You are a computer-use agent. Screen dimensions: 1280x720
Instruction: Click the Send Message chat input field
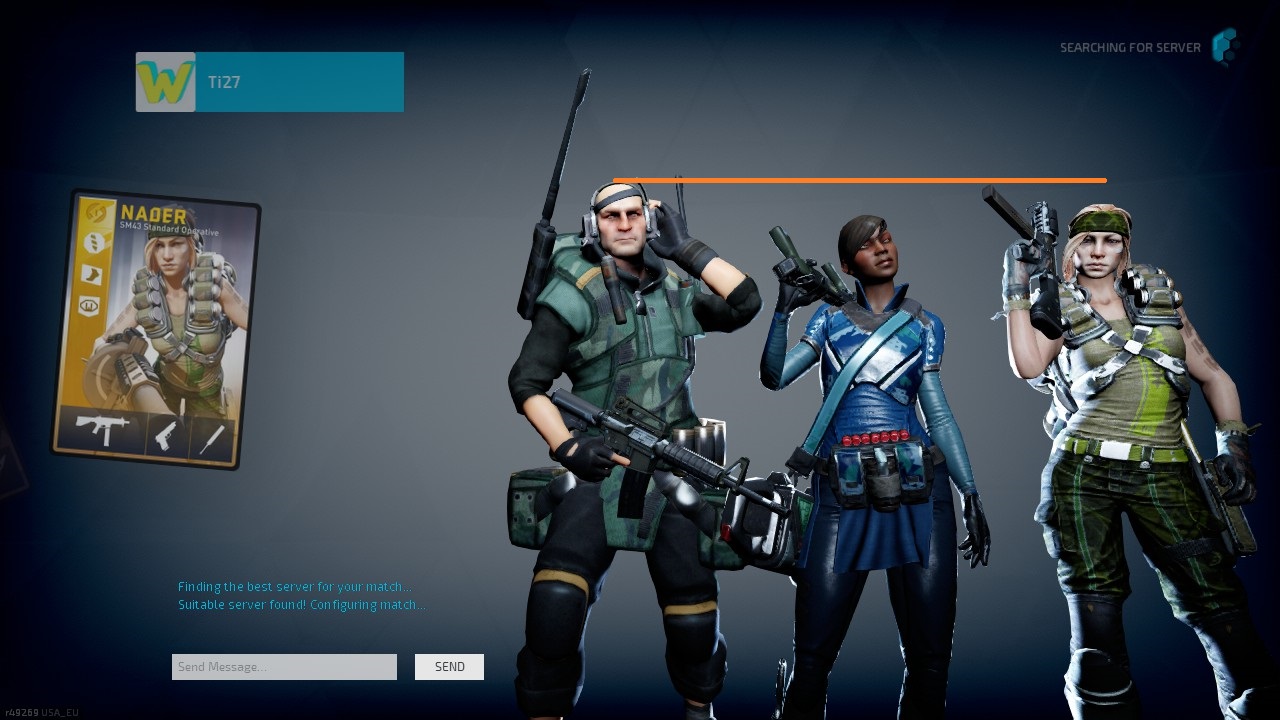pyautogui.click(x=284, y=667)
